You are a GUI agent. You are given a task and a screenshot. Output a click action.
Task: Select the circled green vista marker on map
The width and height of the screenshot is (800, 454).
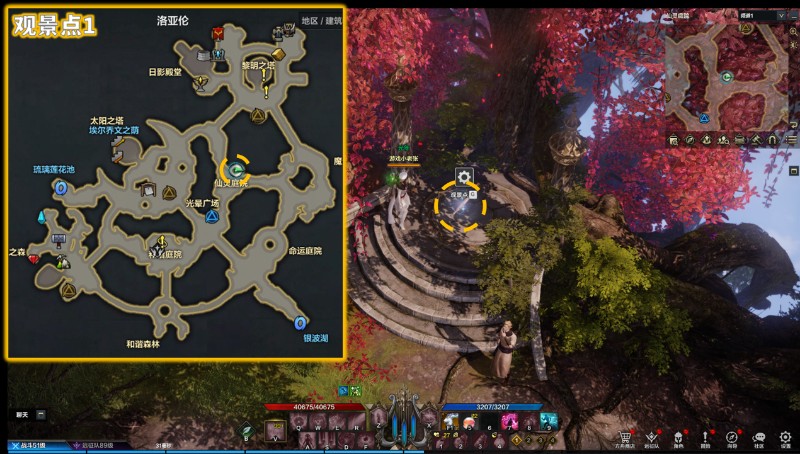(x=237, y=169)
